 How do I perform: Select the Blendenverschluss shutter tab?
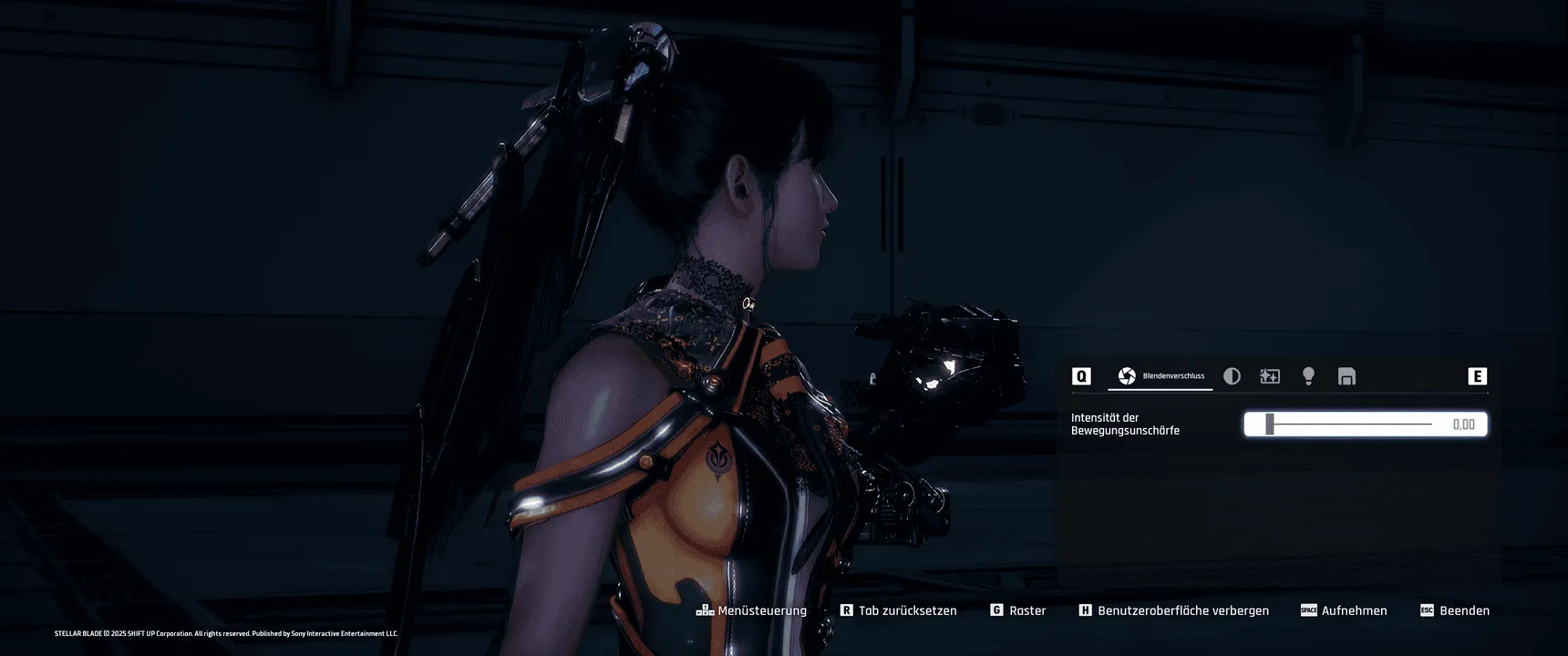pyautogui.click(x=1160, y=376)
